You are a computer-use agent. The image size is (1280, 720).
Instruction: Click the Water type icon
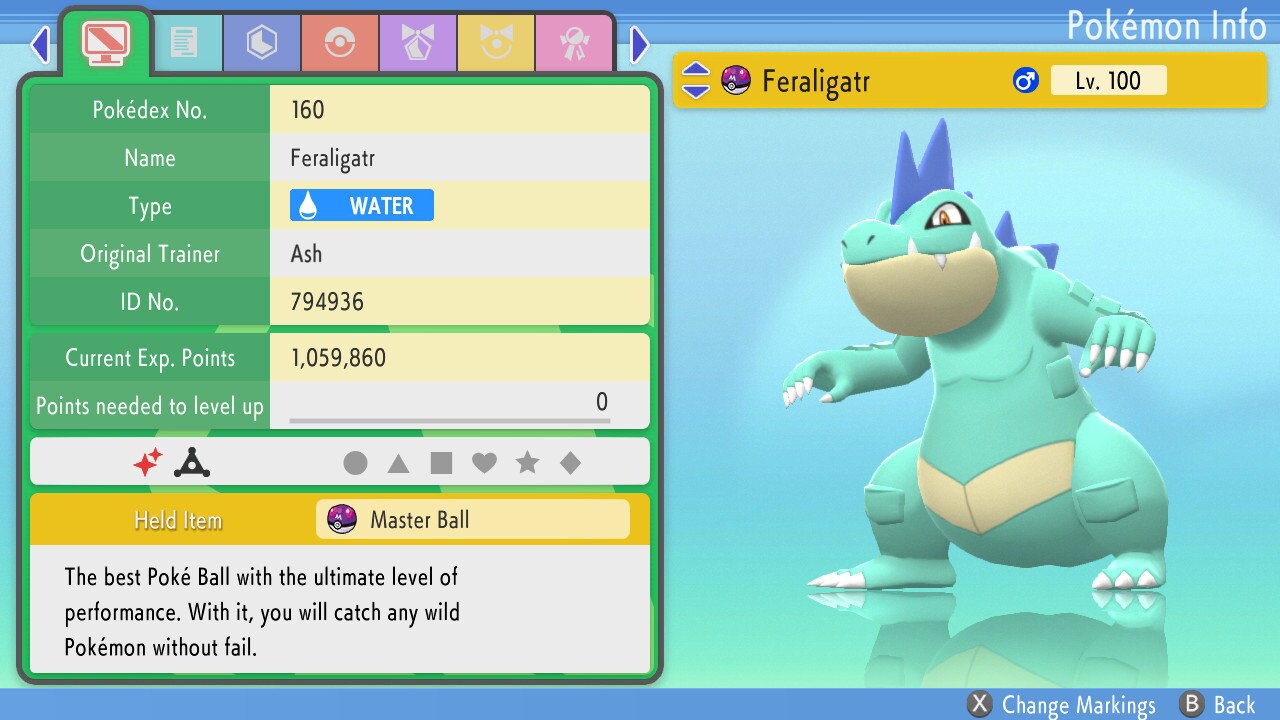360,205
